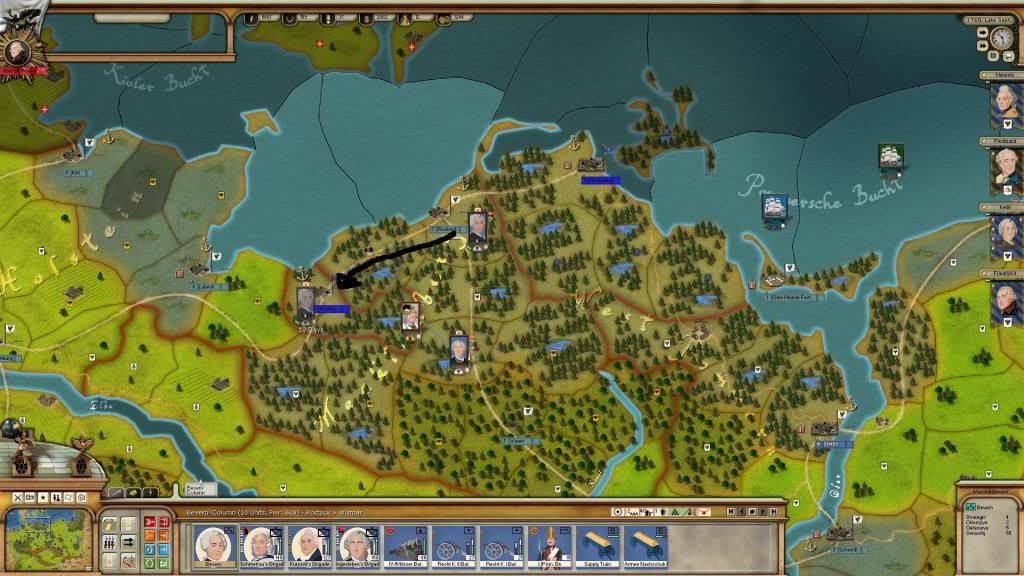Viewport: 1024px width, 576px height.
Task: Click the crossed-swords map filter button
Action: click(17, 497)
